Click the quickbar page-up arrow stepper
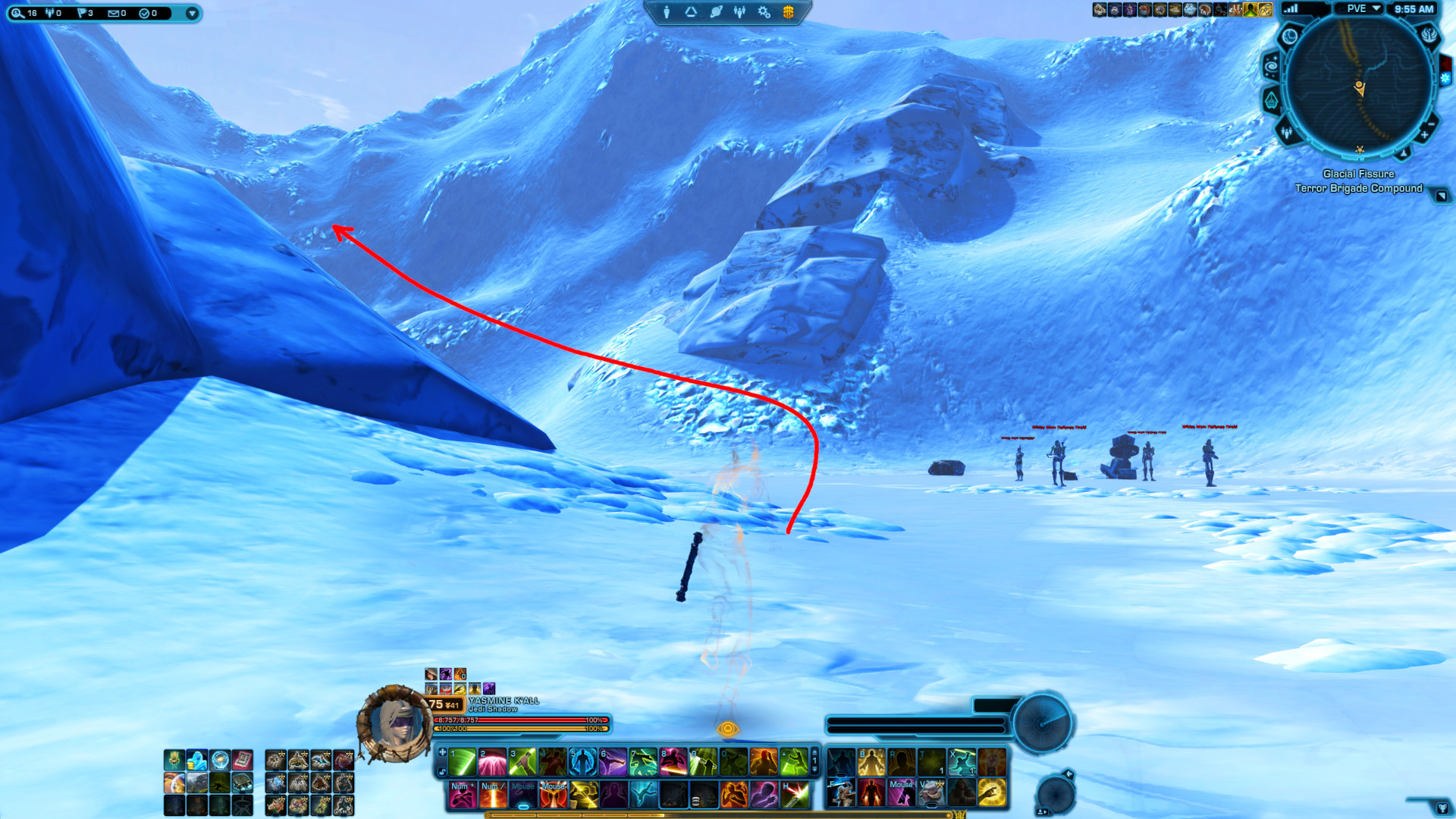 [814, 752]
